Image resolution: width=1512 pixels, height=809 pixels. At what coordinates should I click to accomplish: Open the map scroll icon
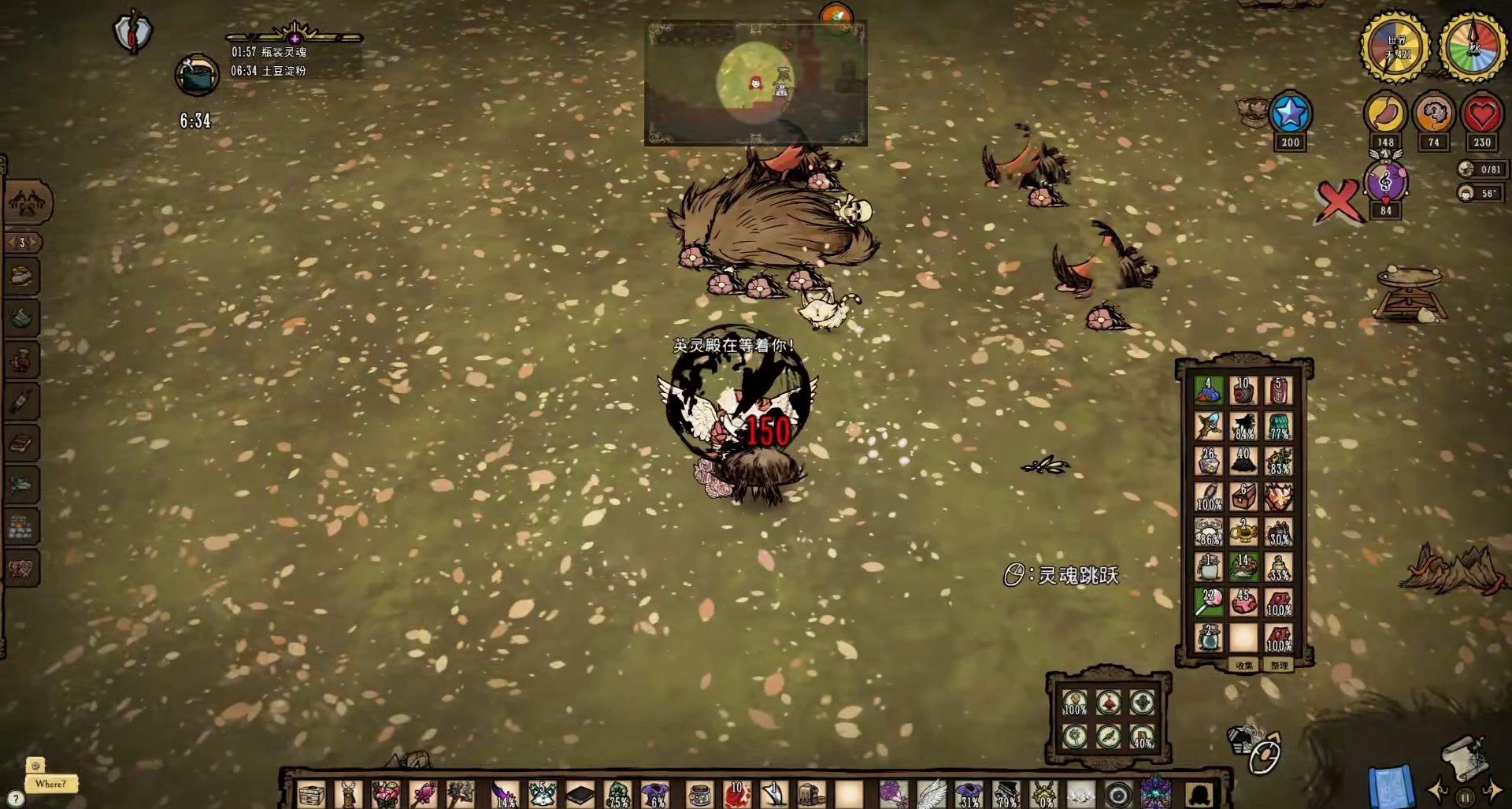pos(1463,755)
